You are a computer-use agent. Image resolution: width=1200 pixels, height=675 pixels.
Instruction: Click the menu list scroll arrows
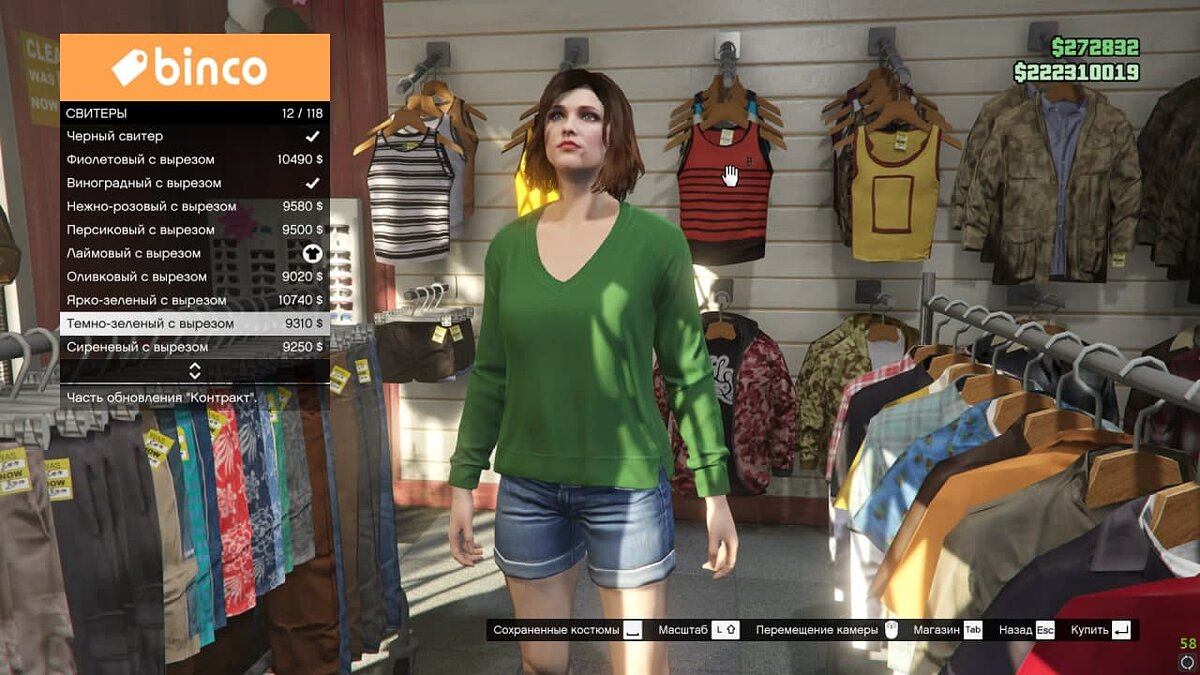tap(195, 371)
